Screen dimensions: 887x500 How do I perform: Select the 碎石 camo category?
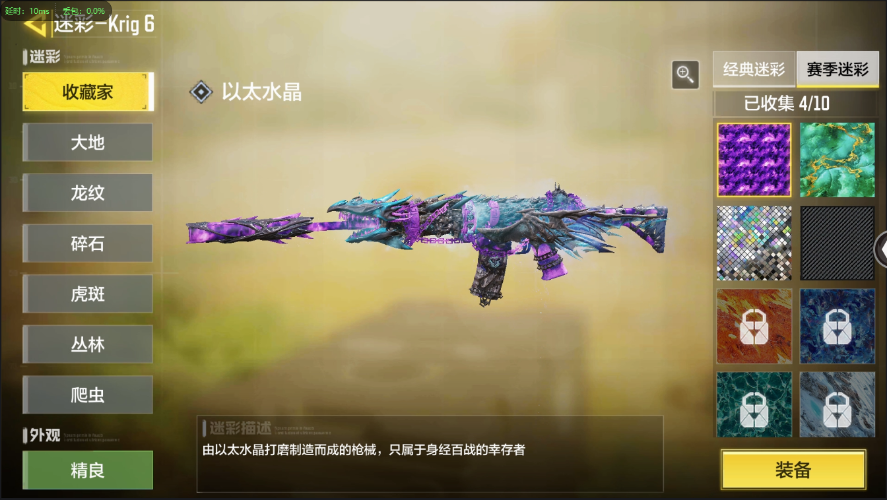[x=88, y=243]
